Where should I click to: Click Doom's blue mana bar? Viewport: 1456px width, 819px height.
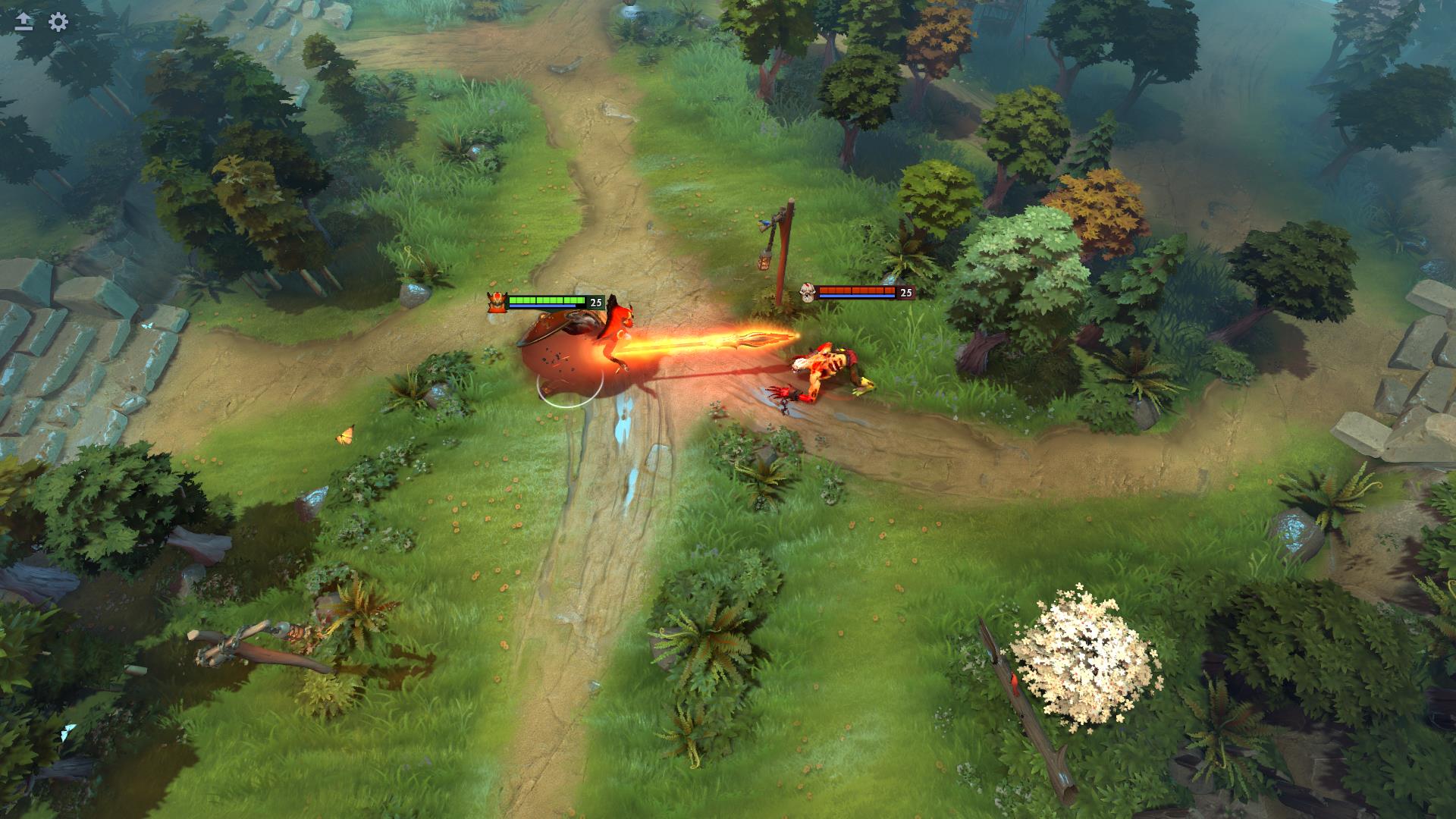542,306
